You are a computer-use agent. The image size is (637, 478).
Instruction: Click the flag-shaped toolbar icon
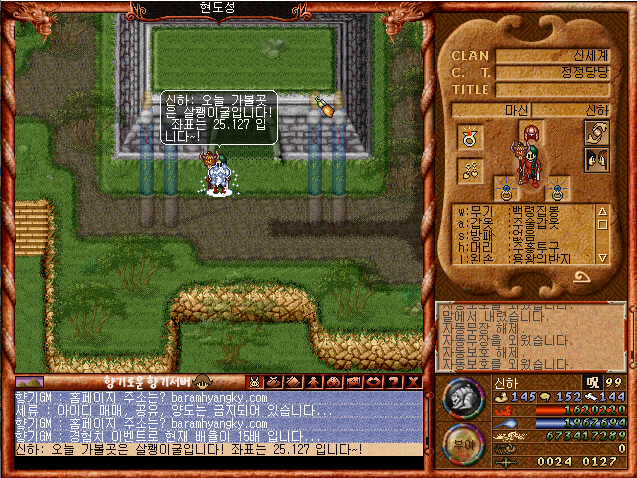[x=351, y=381]
